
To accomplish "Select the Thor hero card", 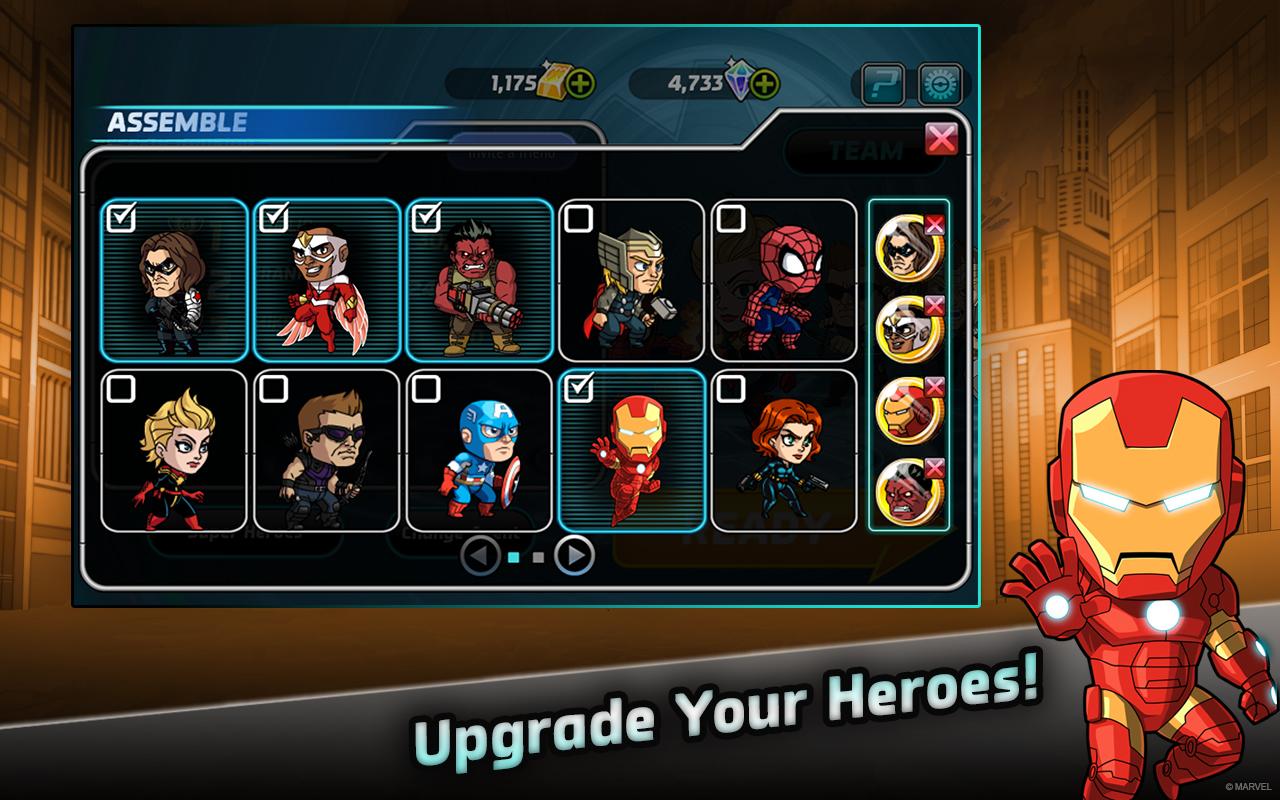I will click(631, 280).
